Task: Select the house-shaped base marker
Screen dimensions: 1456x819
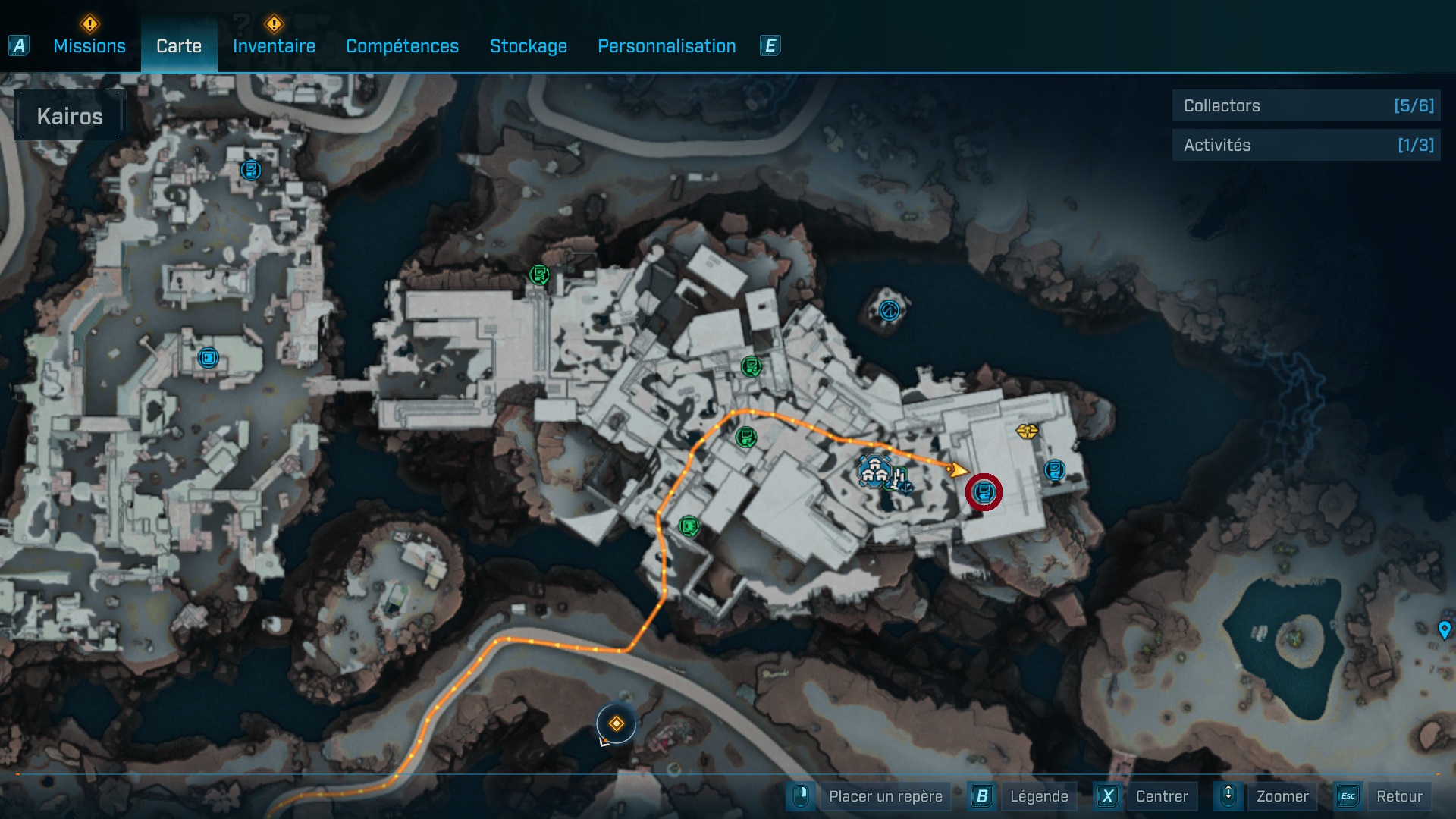Action: [874, 470]
